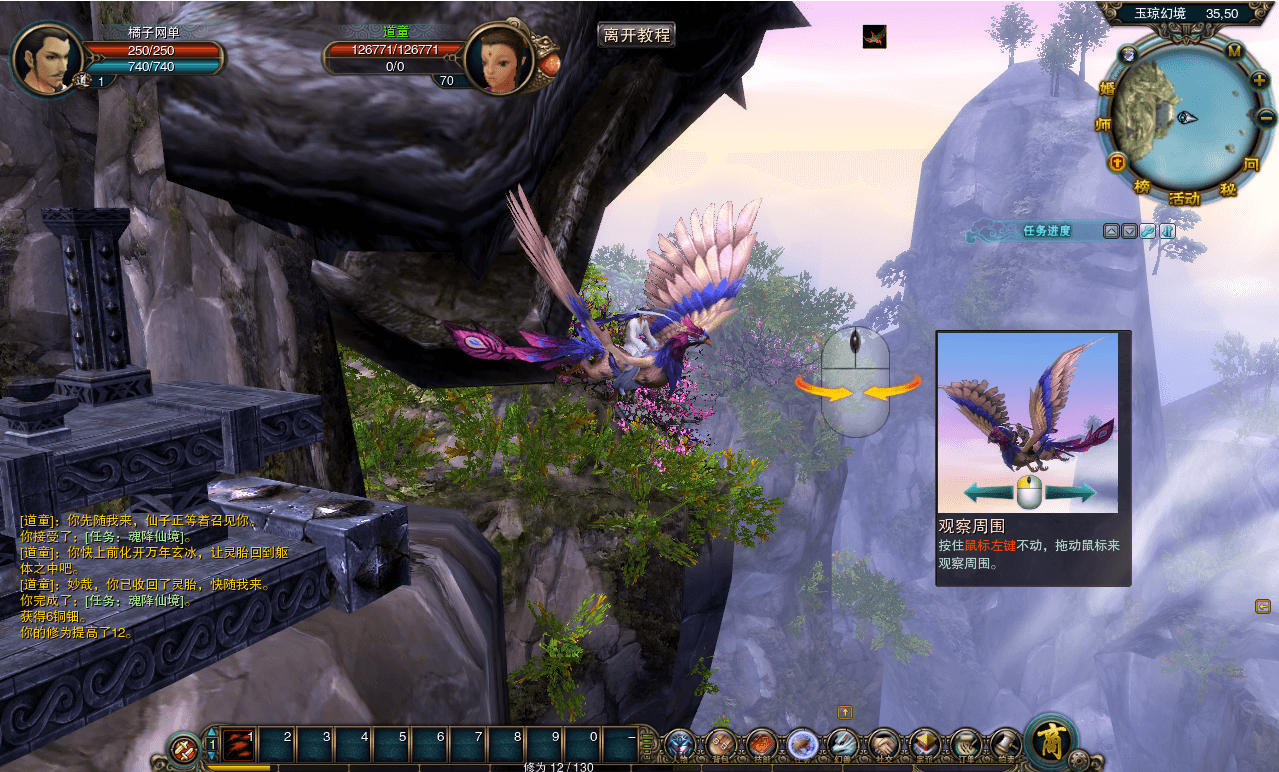The width and height of the screenshot is (1279, 772).
Task: Activate the red claw skill in slot 1
Action: 238,745
